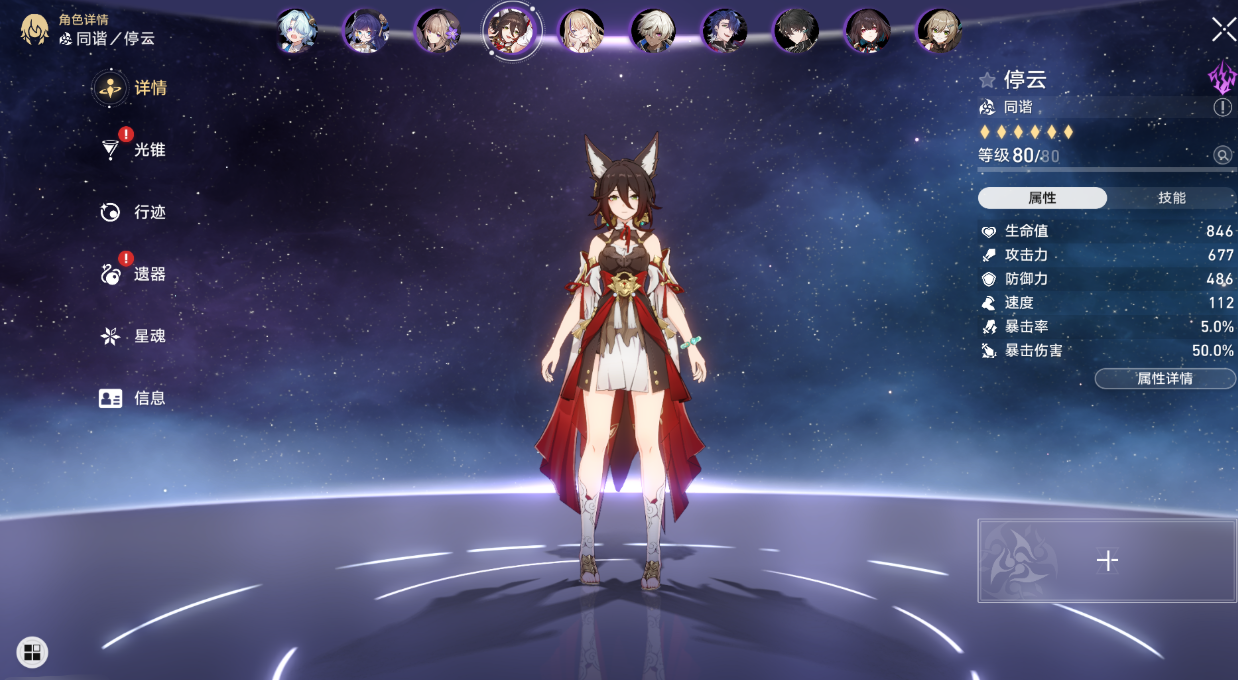Viewport: 1238px width, 680px height.
Task: Click the 同谐 path info exclamation icon
Action: coord(1222,107)
